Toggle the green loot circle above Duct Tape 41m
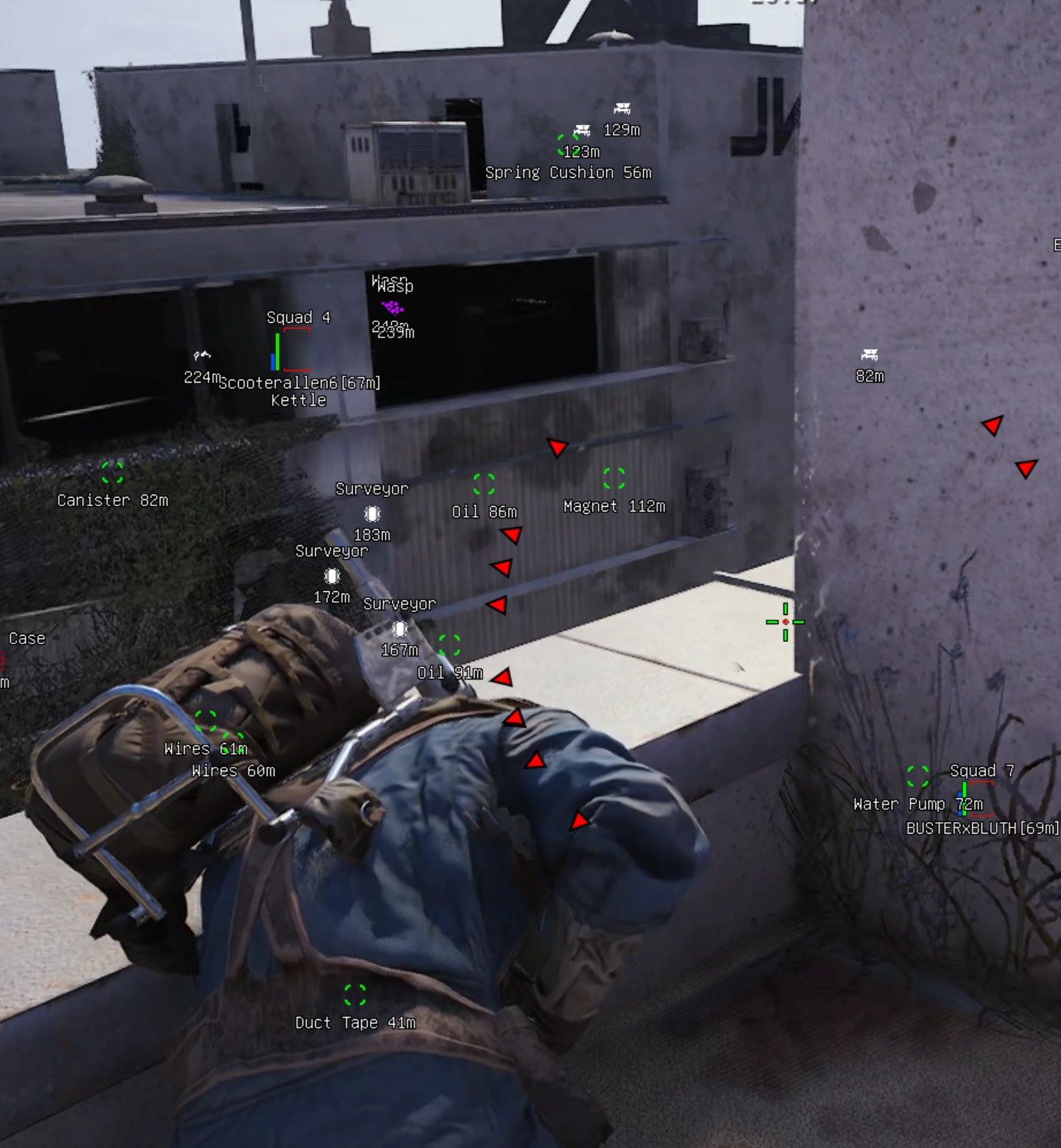The image size is (1061, 1148). [x=354, y=996]
